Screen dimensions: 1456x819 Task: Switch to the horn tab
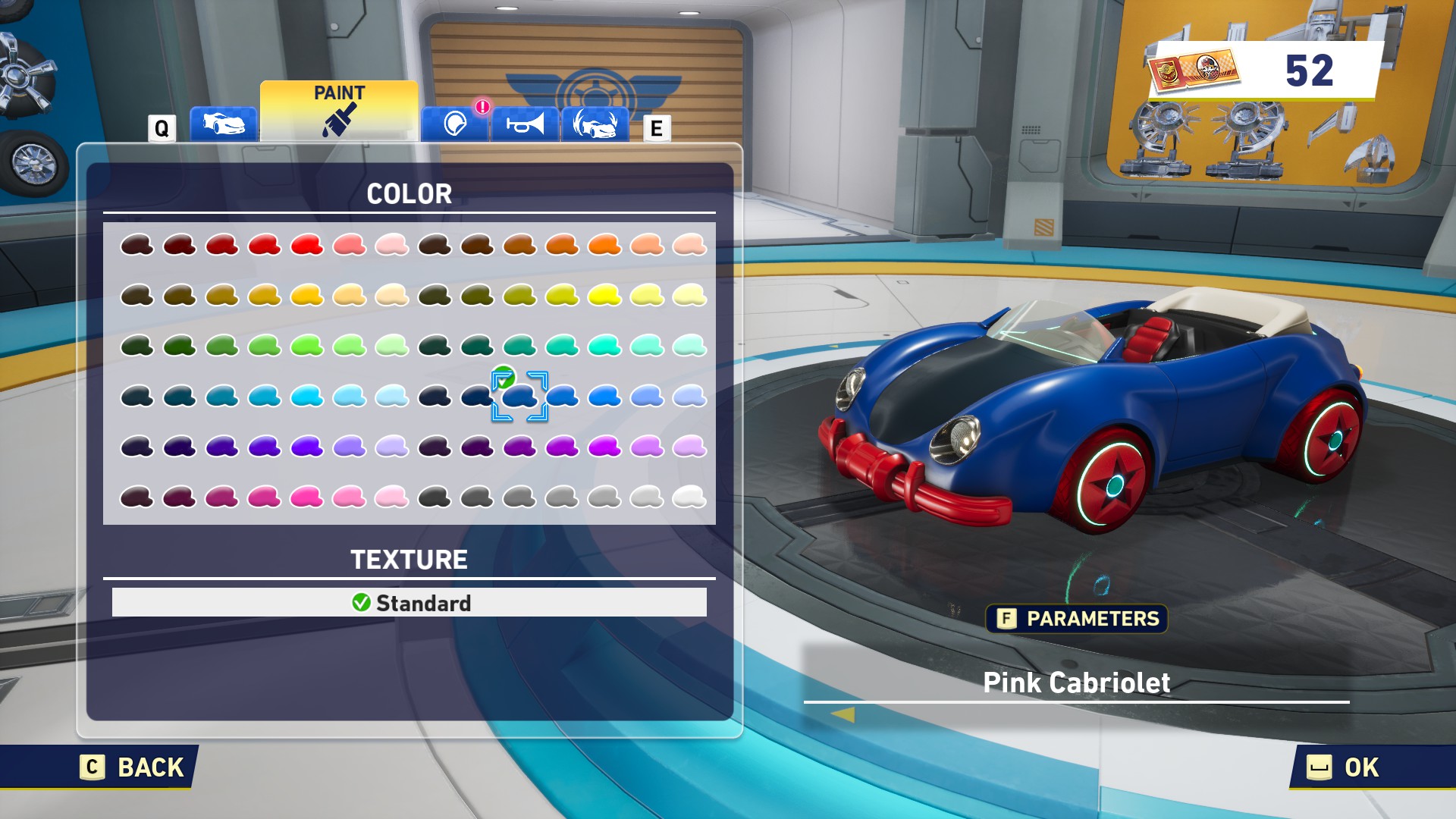click(525, 124)
